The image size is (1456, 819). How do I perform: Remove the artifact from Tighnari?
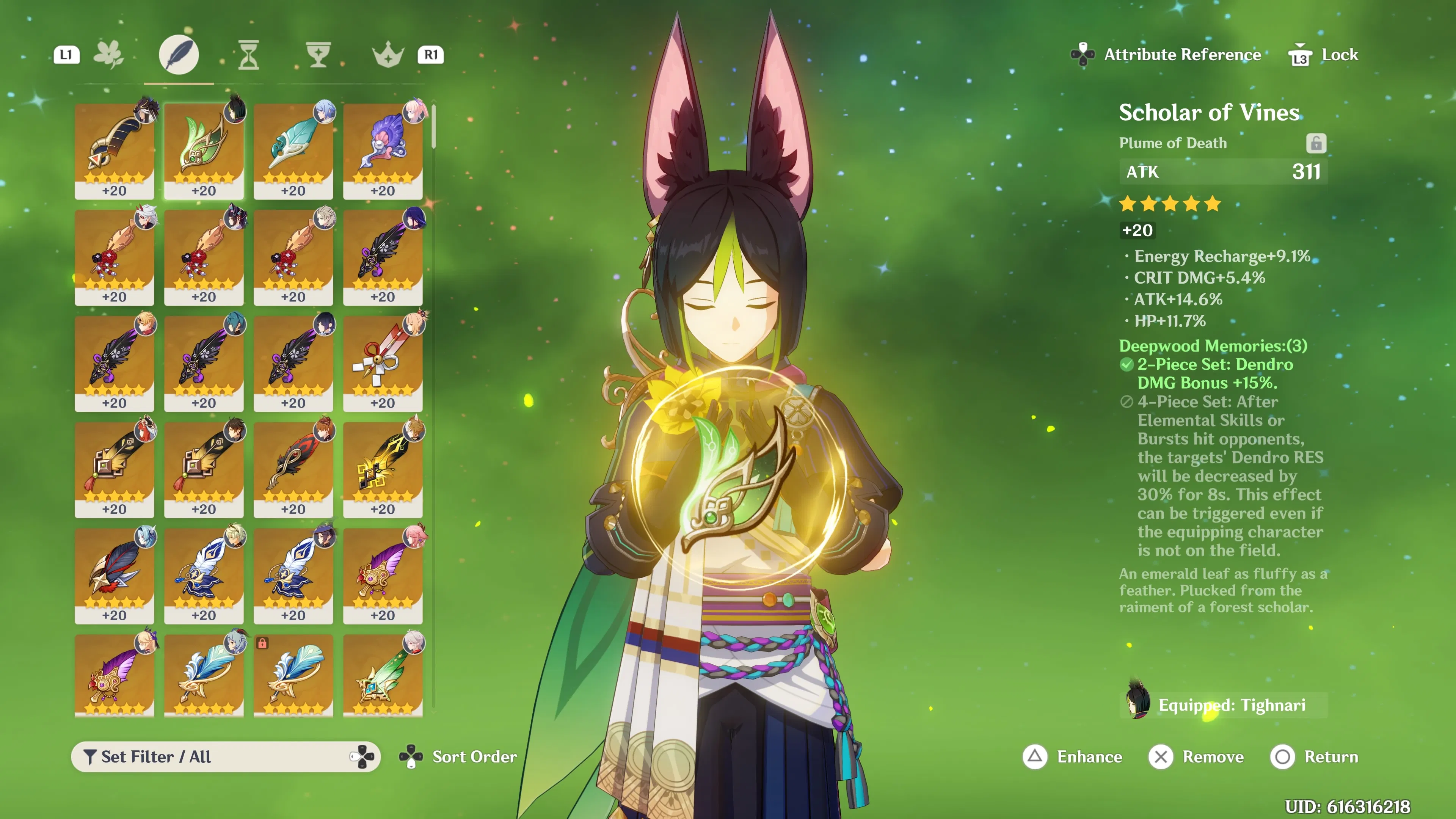(1197, 756)
